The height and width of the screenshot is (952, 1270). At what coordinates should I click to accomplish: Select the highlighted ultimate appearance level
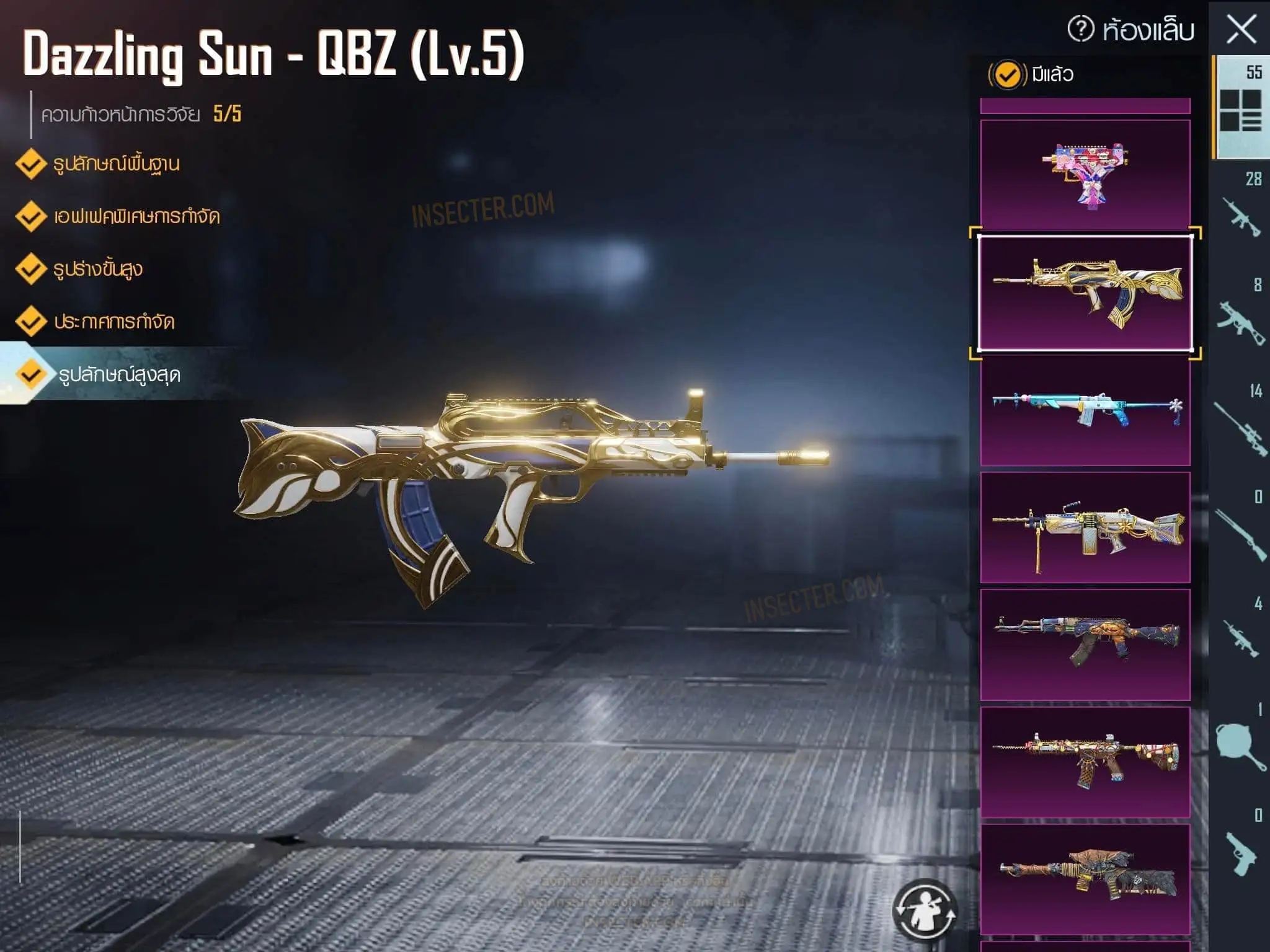coord(119,375)
